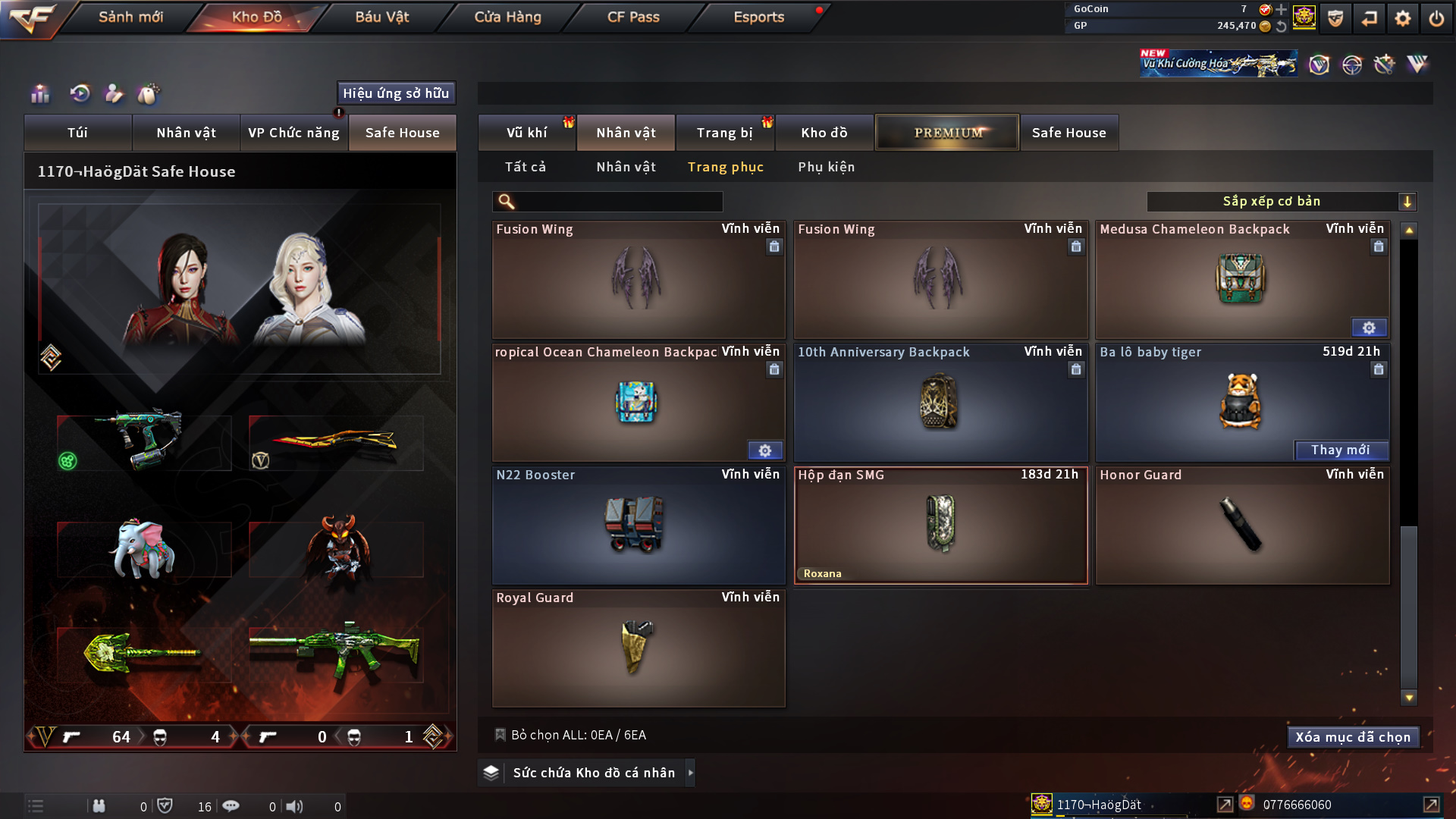Click the item search field
This screenshot has height=819, width=1456.
click(618, 202)
